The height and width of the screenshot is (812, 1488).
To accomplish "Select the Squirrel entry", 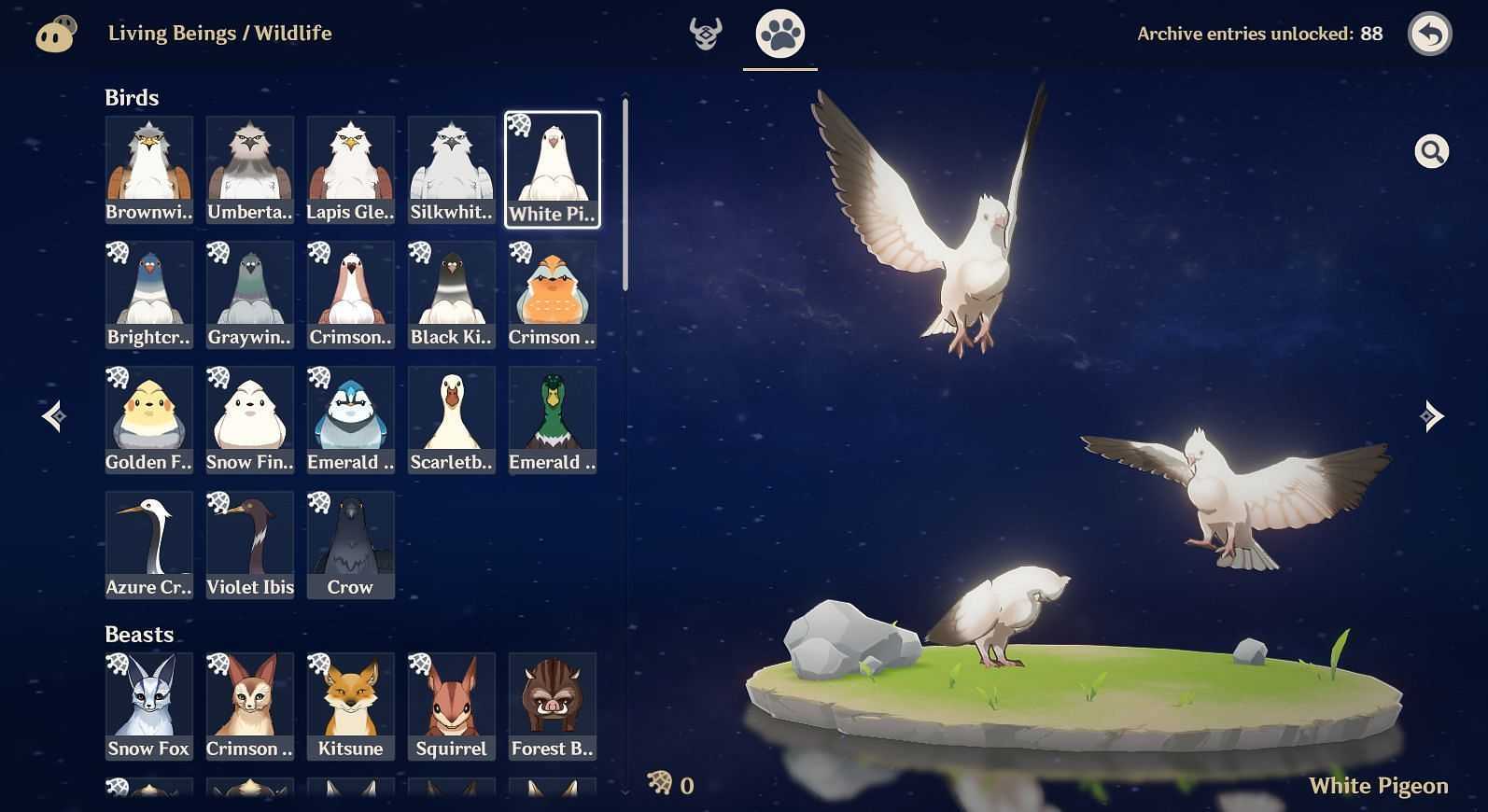I will click(x=452, y=707).
